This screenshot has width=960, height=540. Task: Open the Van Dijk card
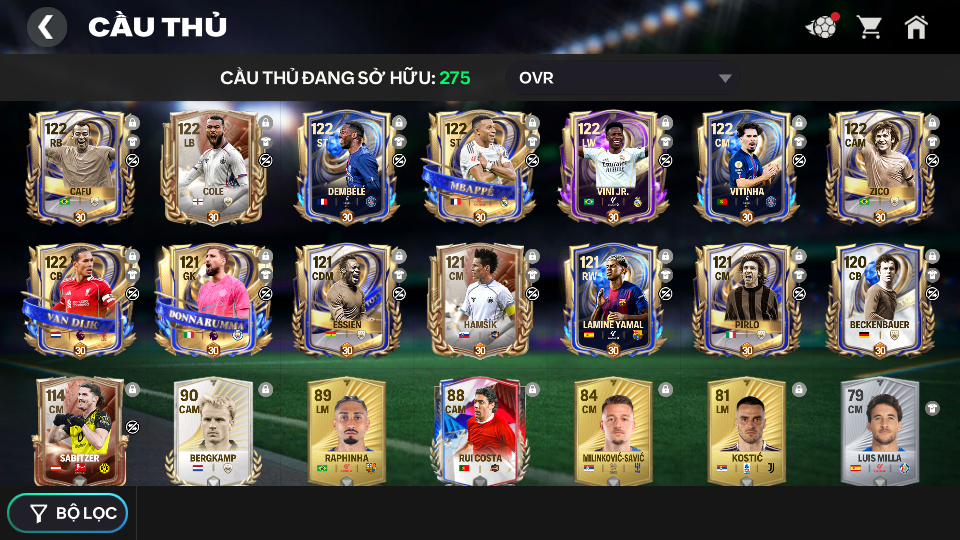click(80, 300)
